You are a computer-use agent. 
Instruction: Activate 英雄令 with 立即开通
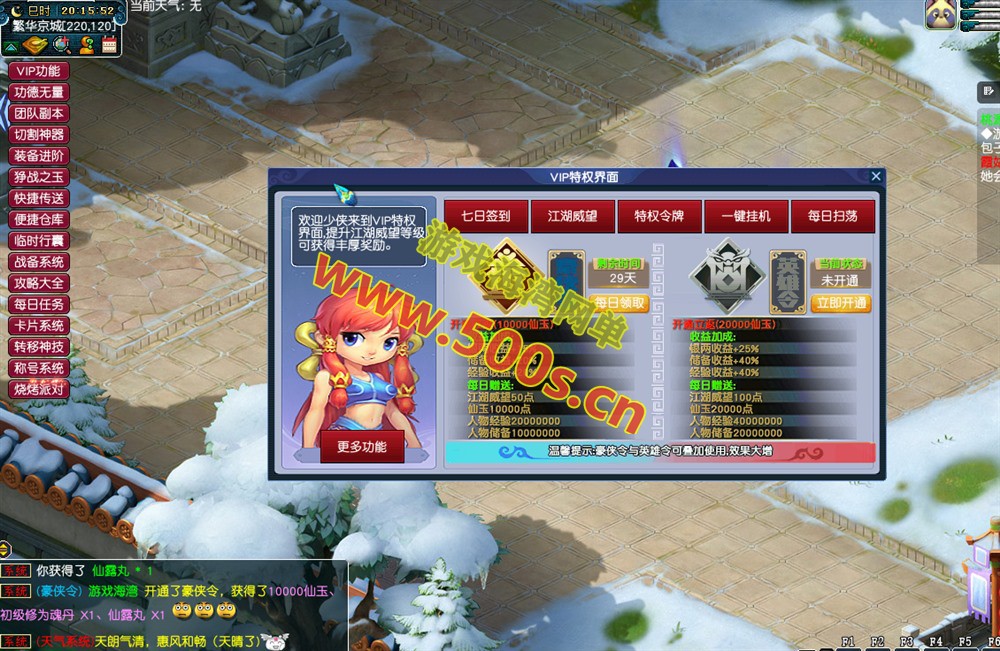[x=839, y=303]
